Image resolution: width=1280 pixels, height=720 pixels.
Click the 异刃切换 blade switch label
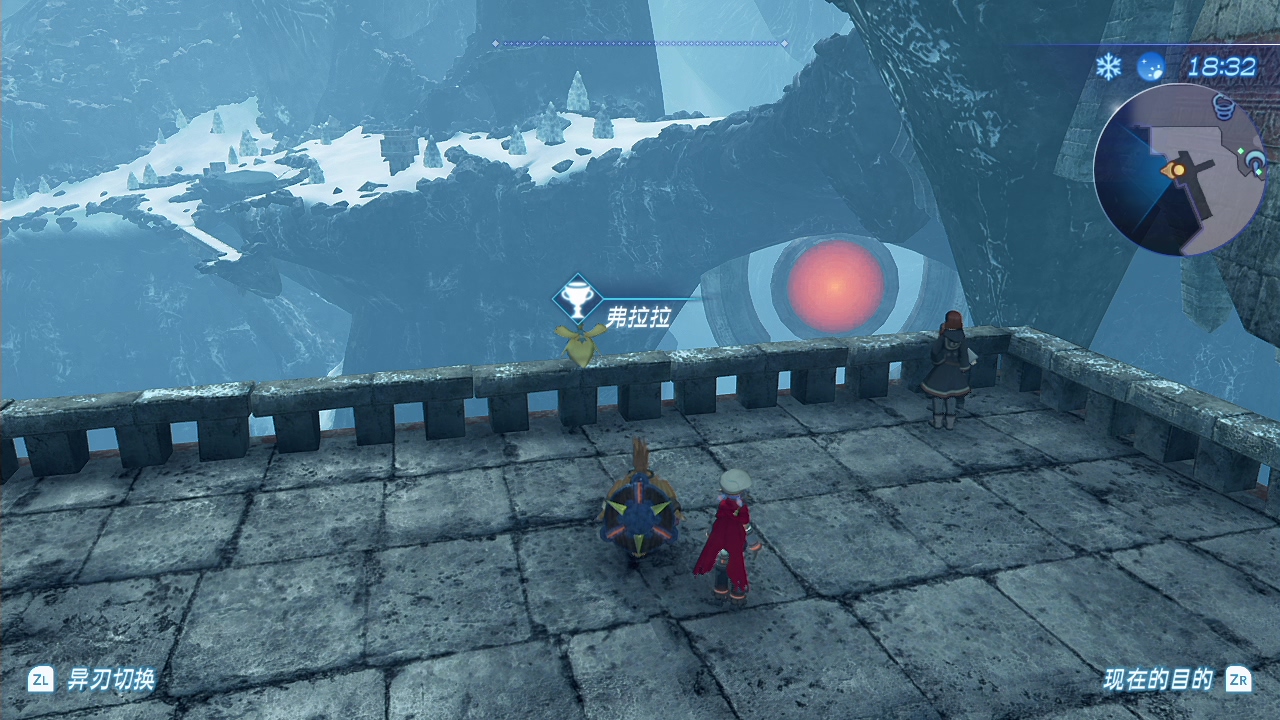click(x=110, y=680)
